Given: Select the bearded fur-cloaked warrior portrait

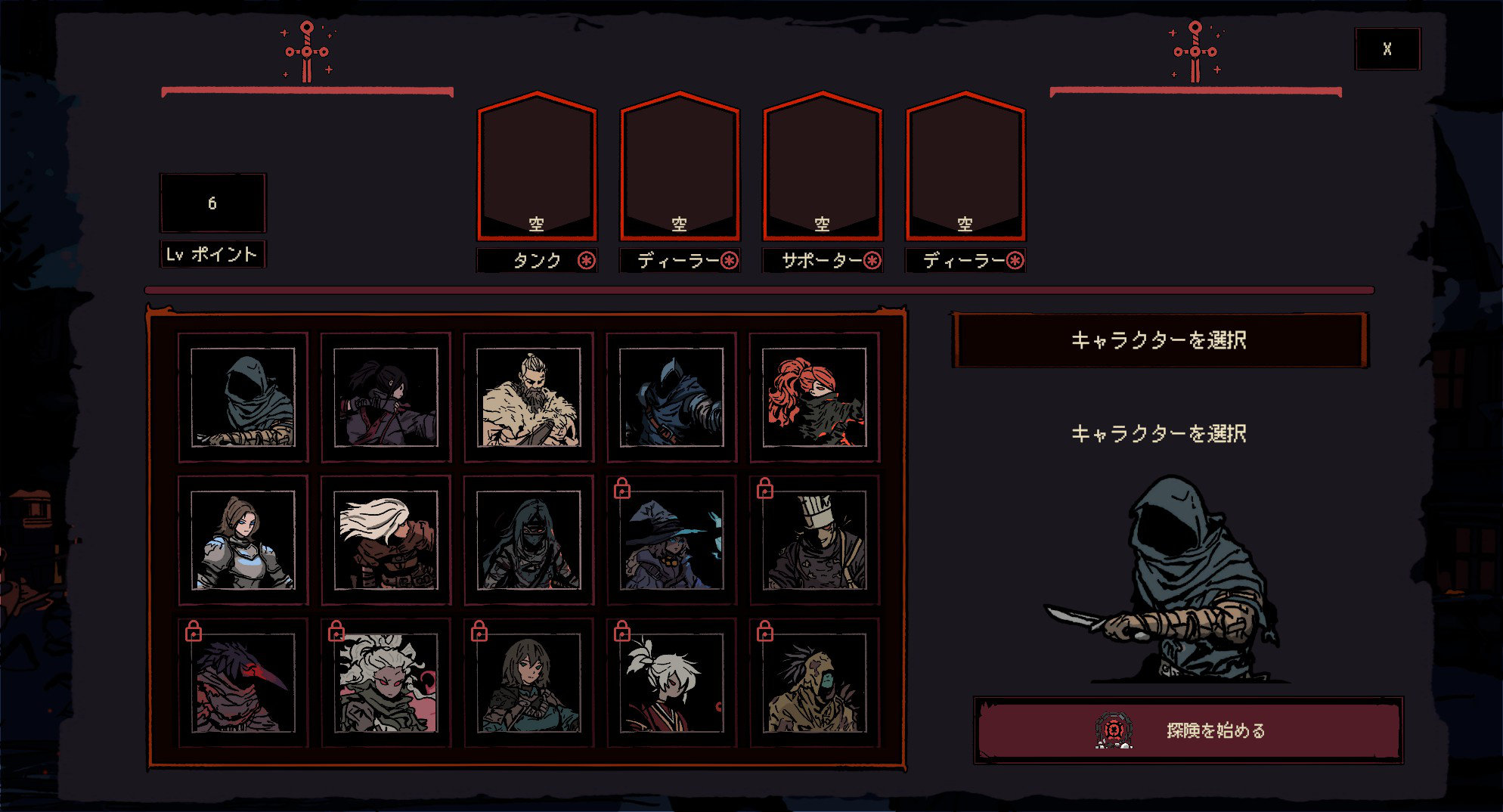Looking at the screenshot, I should coord(528,397).
